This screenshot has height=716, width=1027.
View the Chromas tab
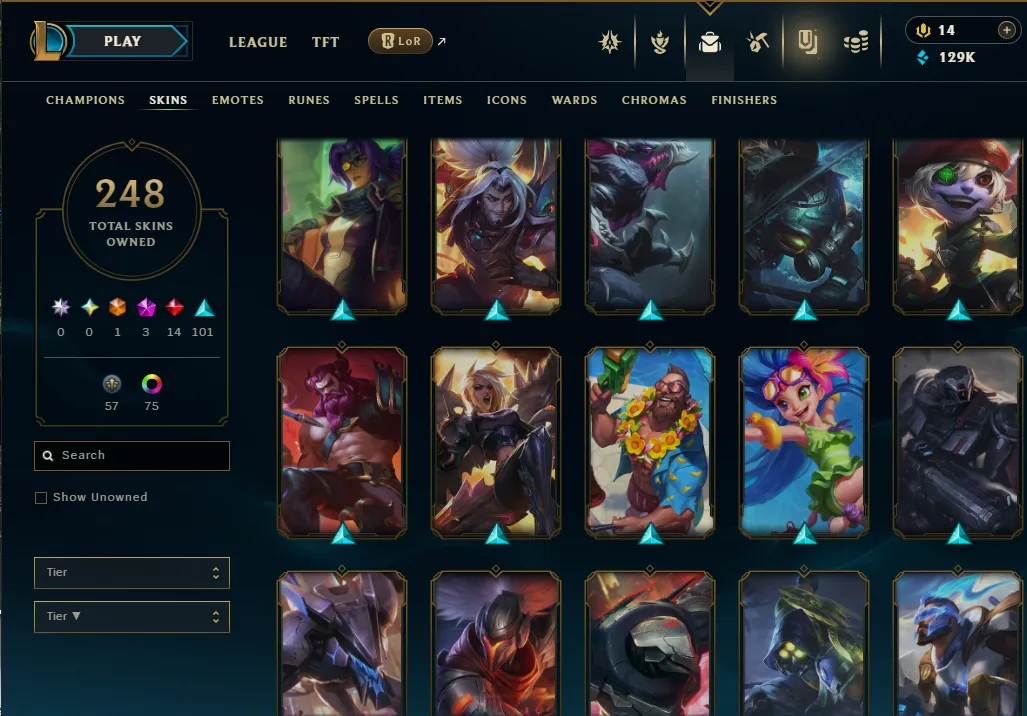click(x=654, y=100)
